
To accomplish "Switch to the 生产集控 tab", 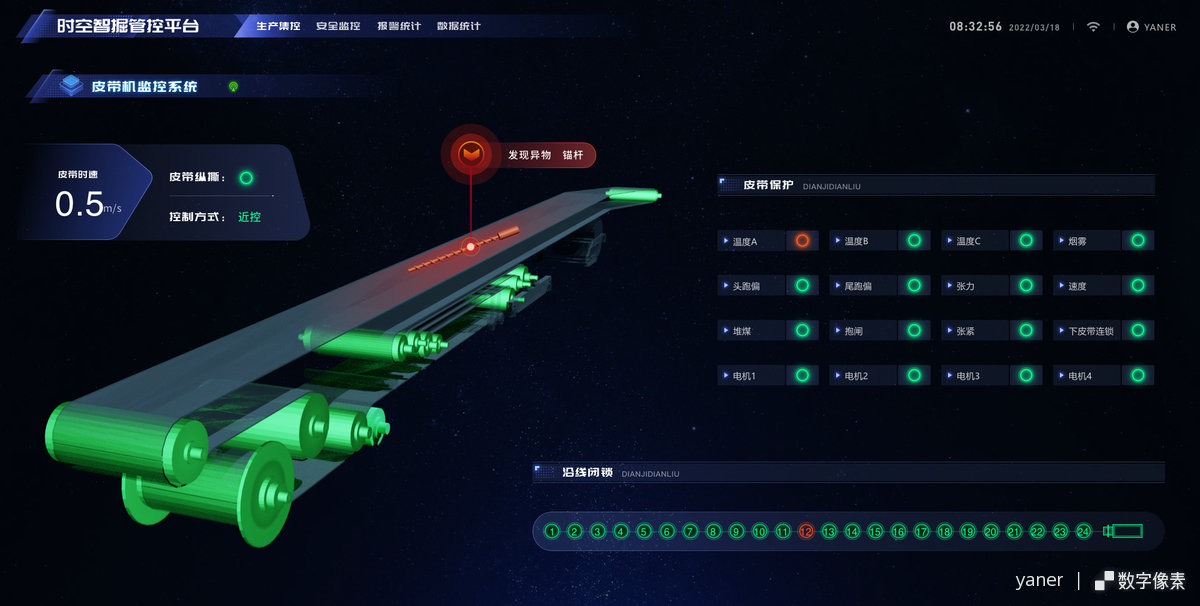I will [278, 26].
